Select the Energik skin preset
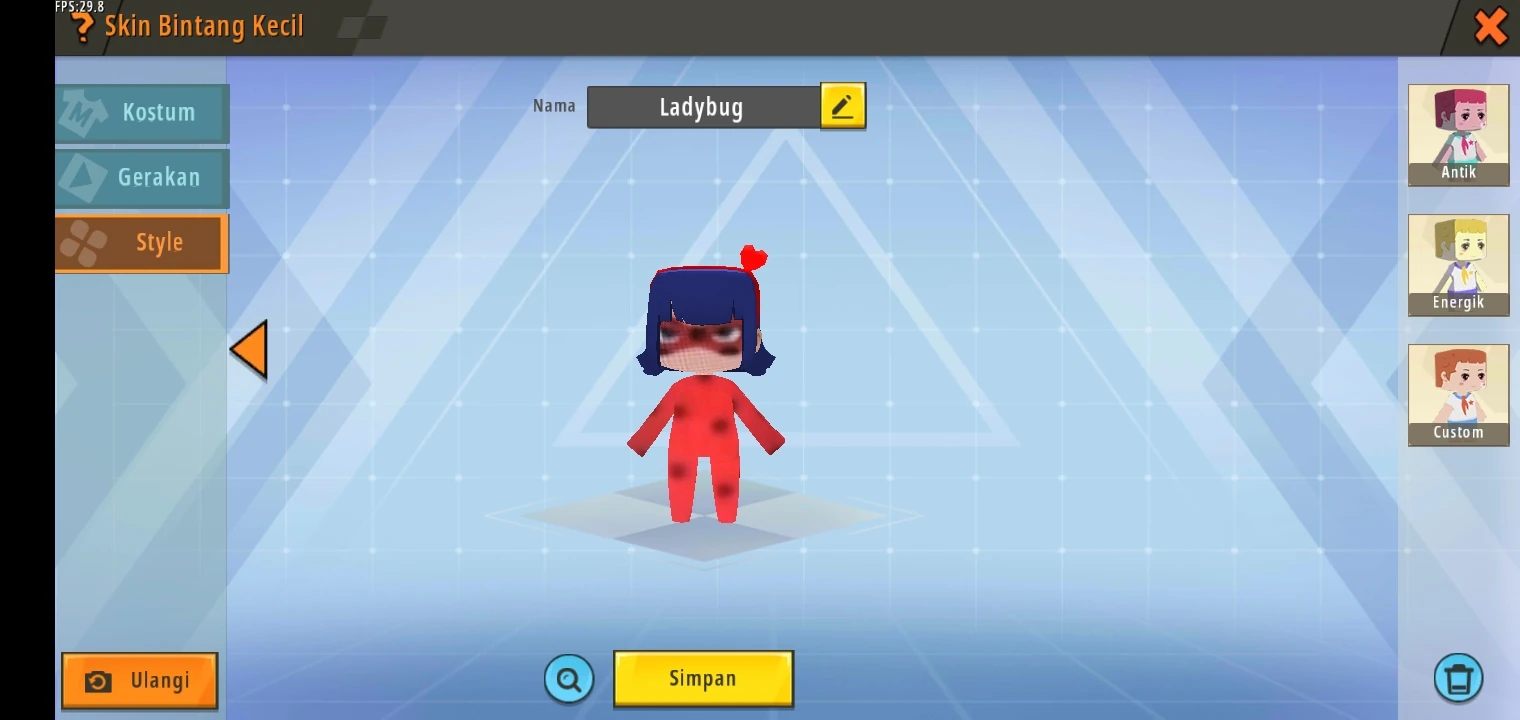This screenshot has height=720, width=1520. point(1458,265)
